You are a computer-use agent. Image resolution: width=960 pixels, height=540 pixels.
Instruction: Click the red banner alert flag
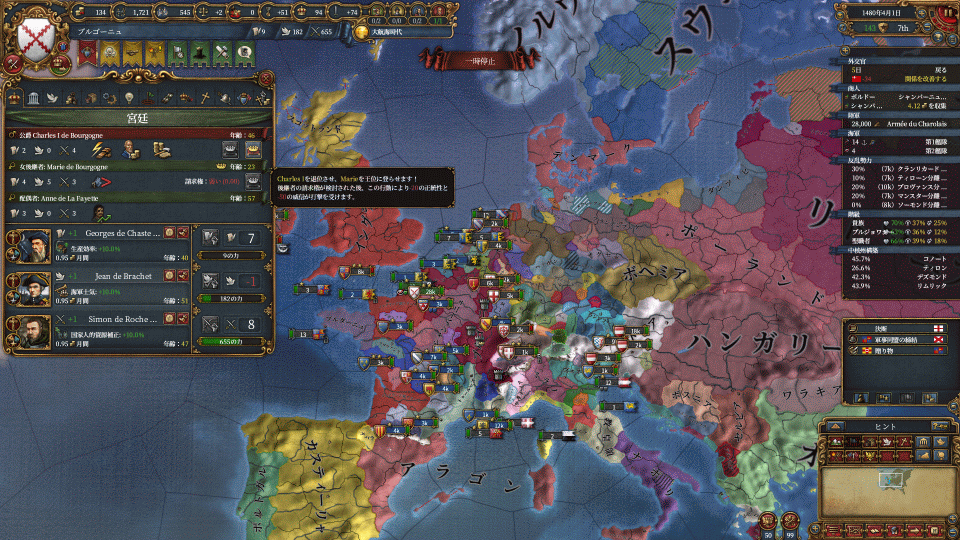click(x=87, y=52)
